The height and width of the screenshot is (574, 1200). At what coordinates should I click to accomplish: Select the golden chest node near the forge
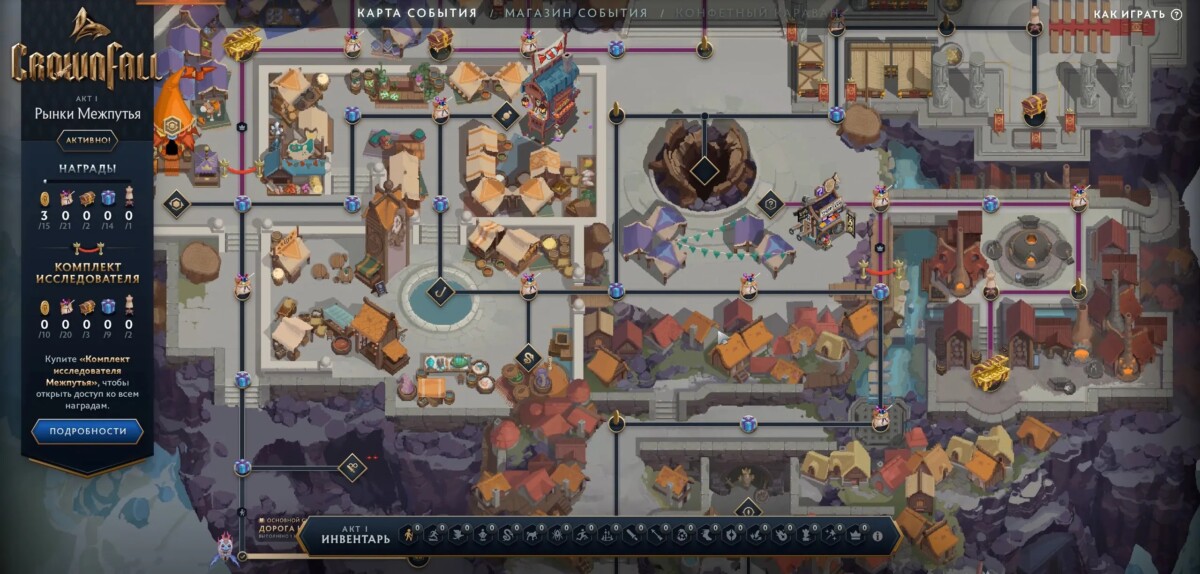(990, 371)
